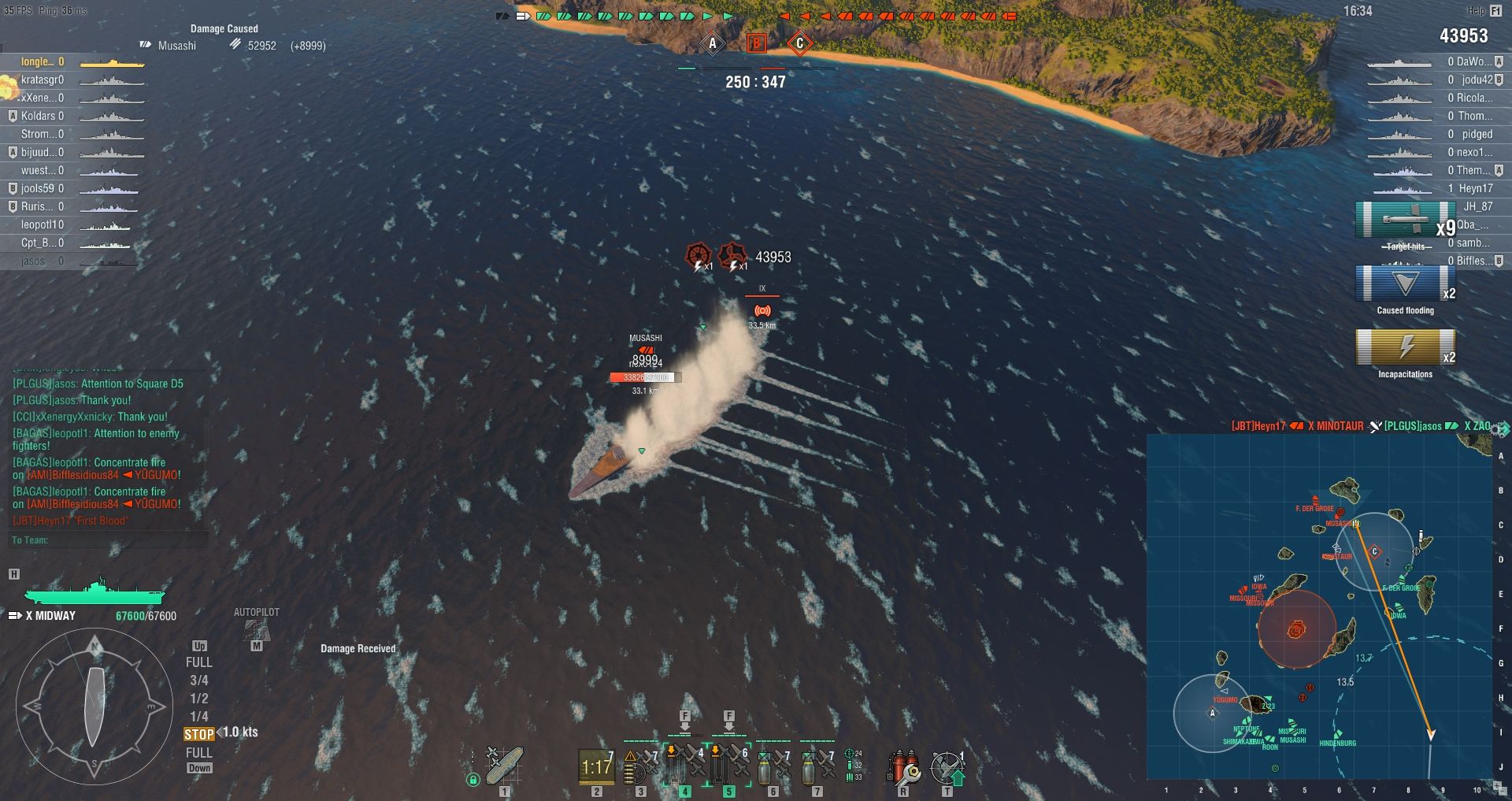
Task: Activate the Damage Control Party consumable
Action: pyautogui.click(x=903, y=766)
